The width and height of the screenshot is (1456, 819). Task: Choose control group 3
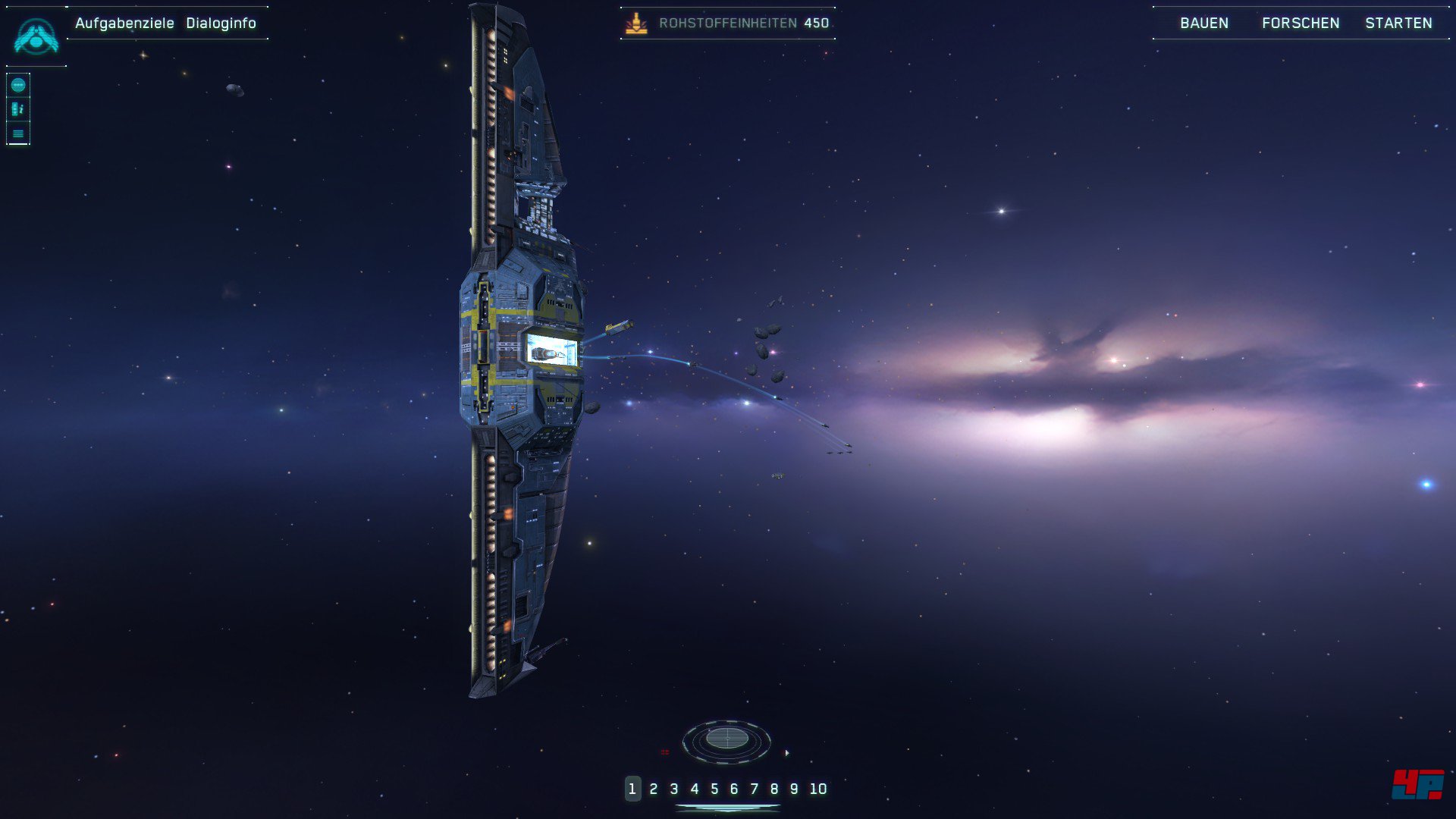click(673, 789)
